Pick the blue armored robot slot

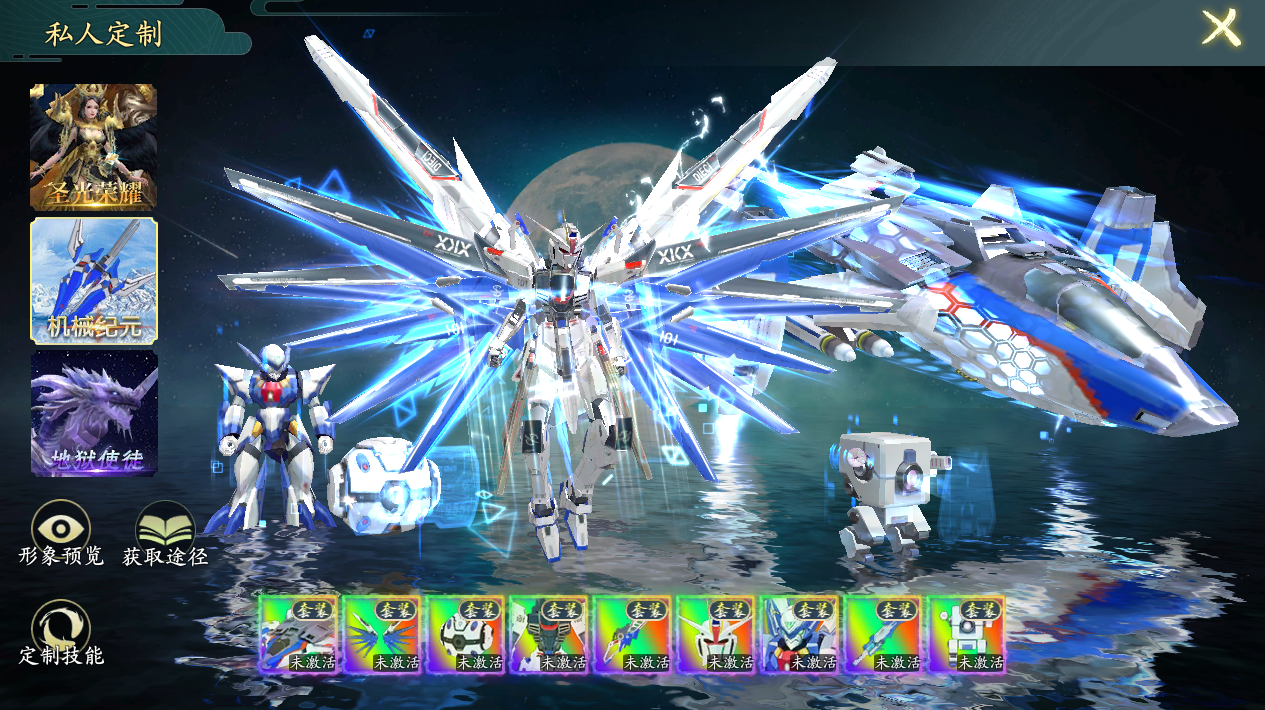click(799, 634)
